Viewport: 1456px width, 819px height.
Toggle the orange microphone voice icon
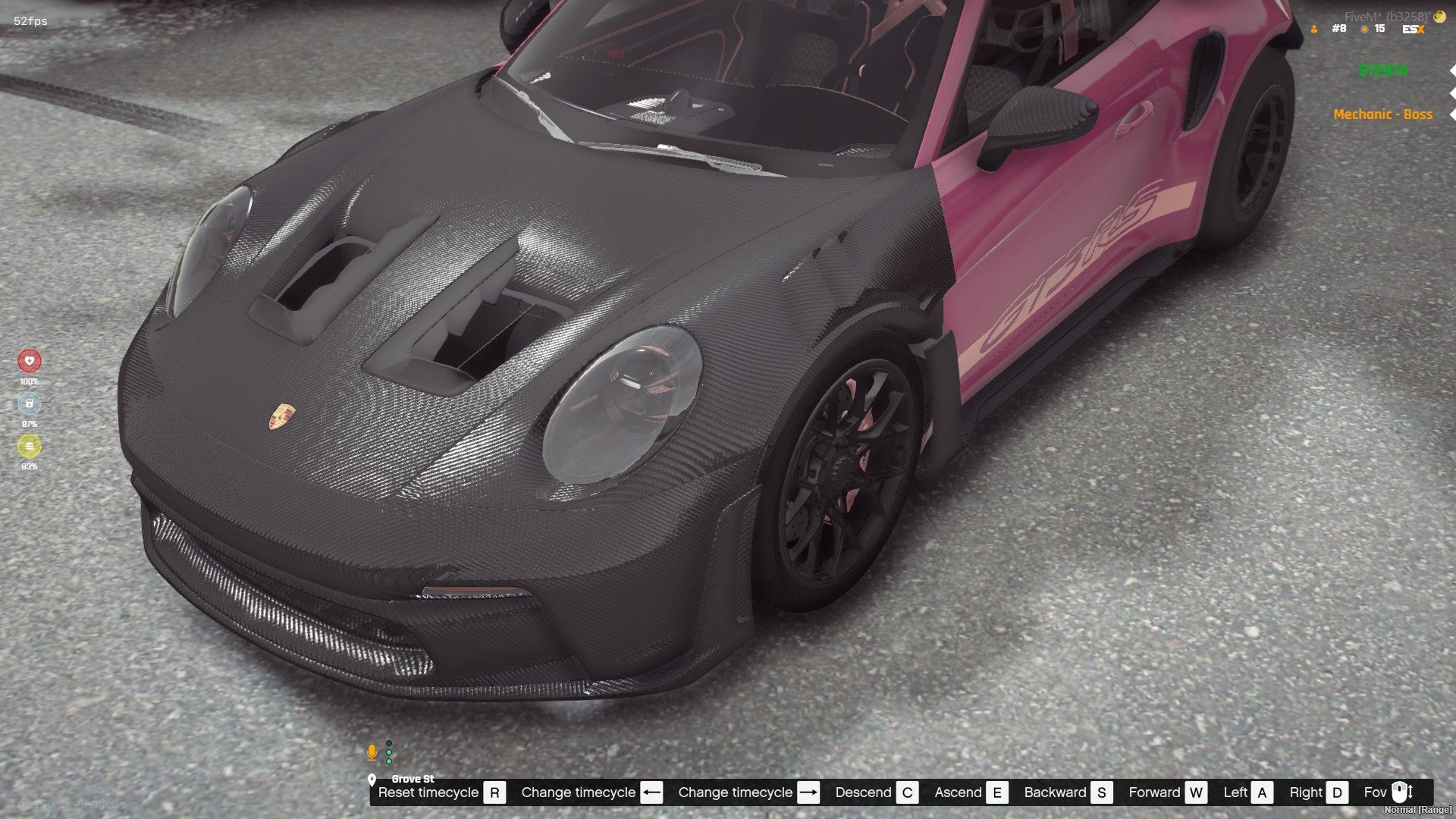[x=372, y=752]
